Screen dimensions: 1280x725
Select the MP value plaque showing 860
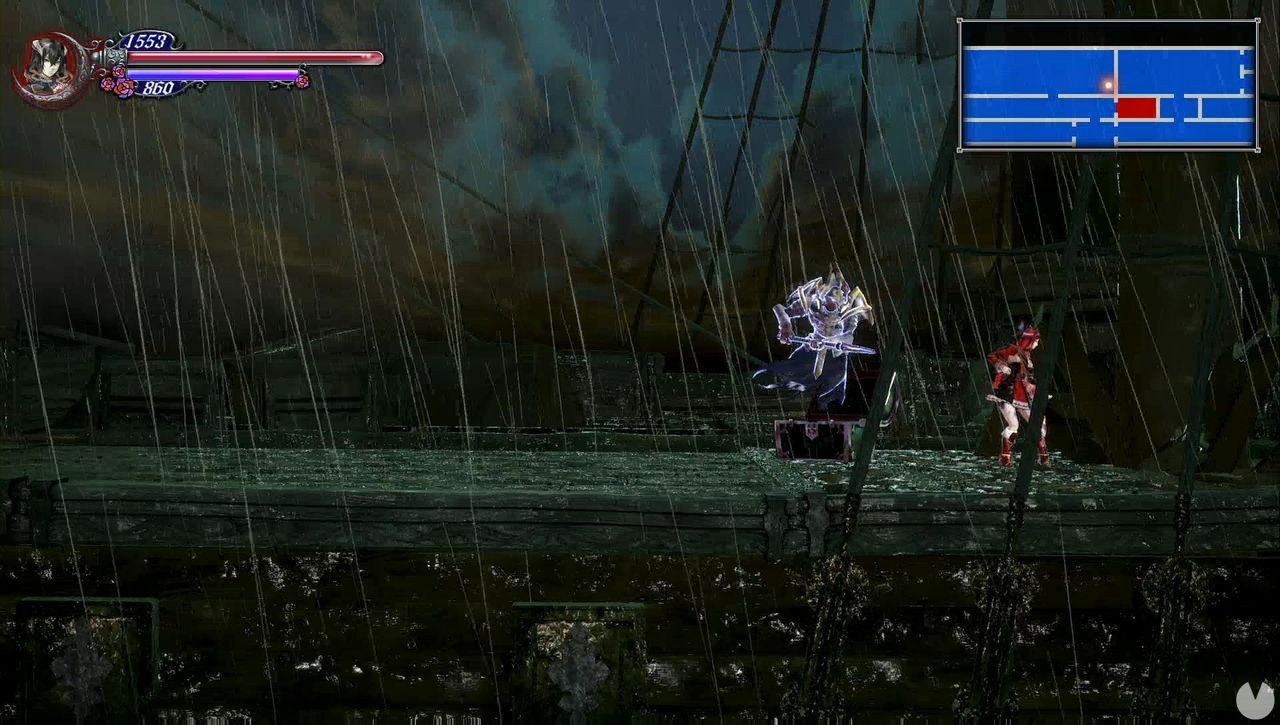(x=159, y=87)
